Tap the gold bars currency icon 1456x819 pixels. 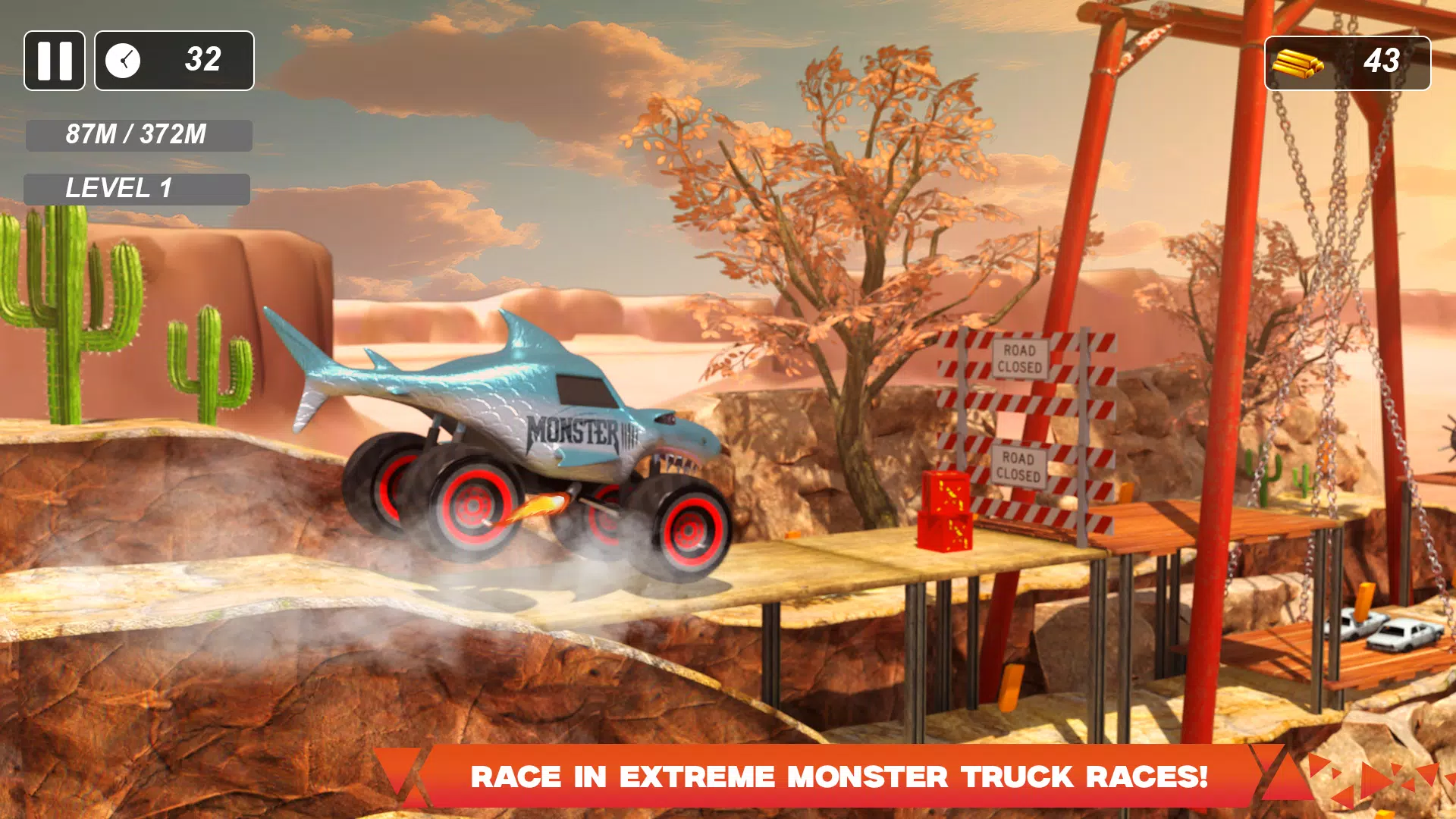pos(1298,62)
